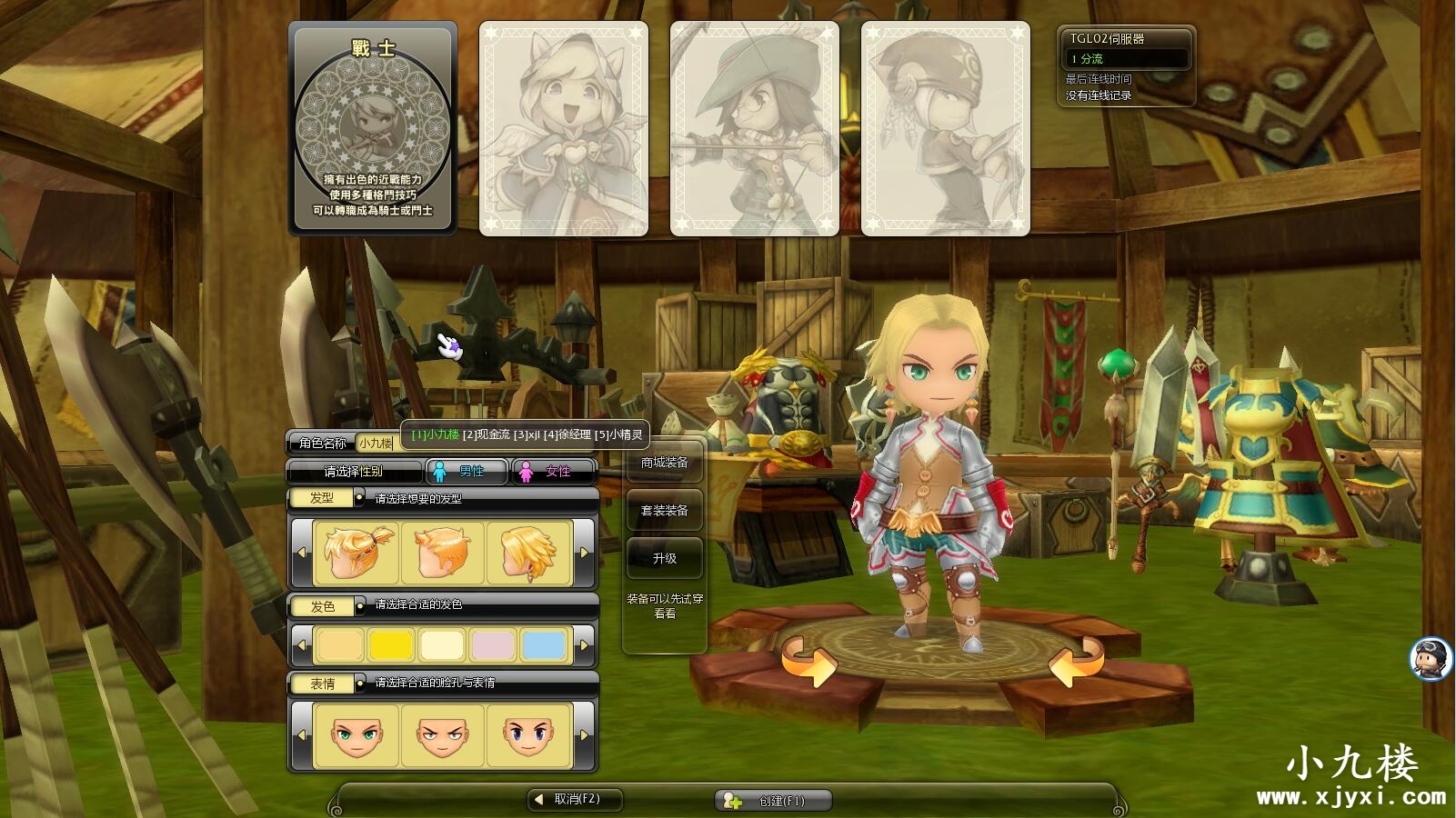Screen dimensions: 1456x818
Task: Select the blue-eyed face expression
Action: (528, 734)
